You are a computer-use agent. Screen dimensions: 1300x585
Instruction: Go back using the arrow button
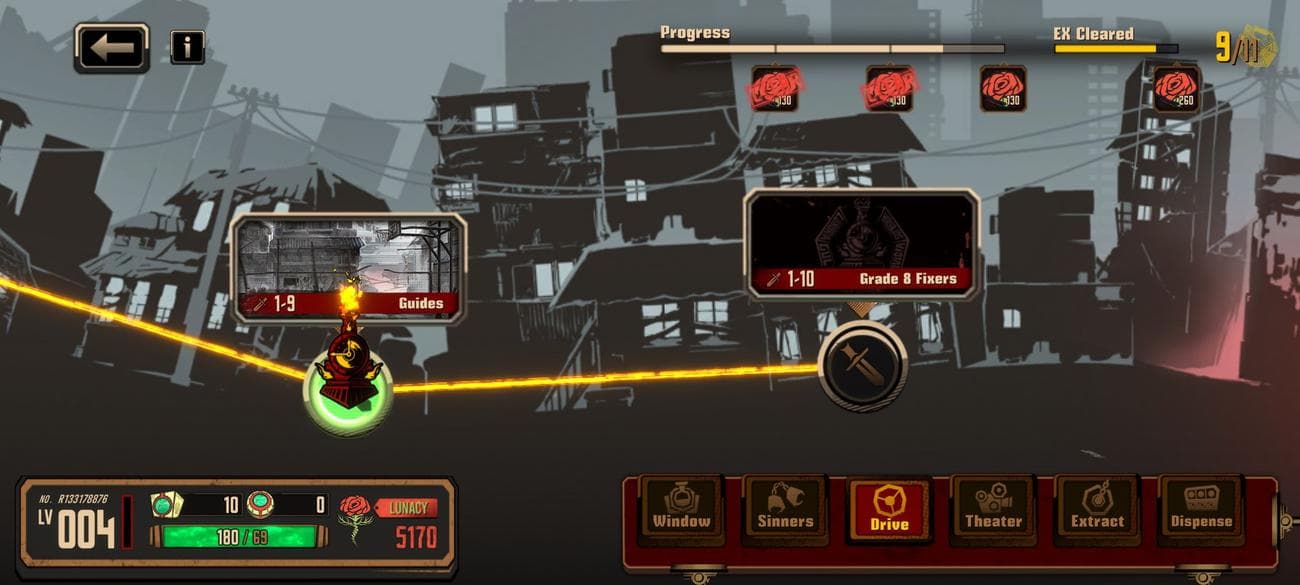(x=111, y=47)
